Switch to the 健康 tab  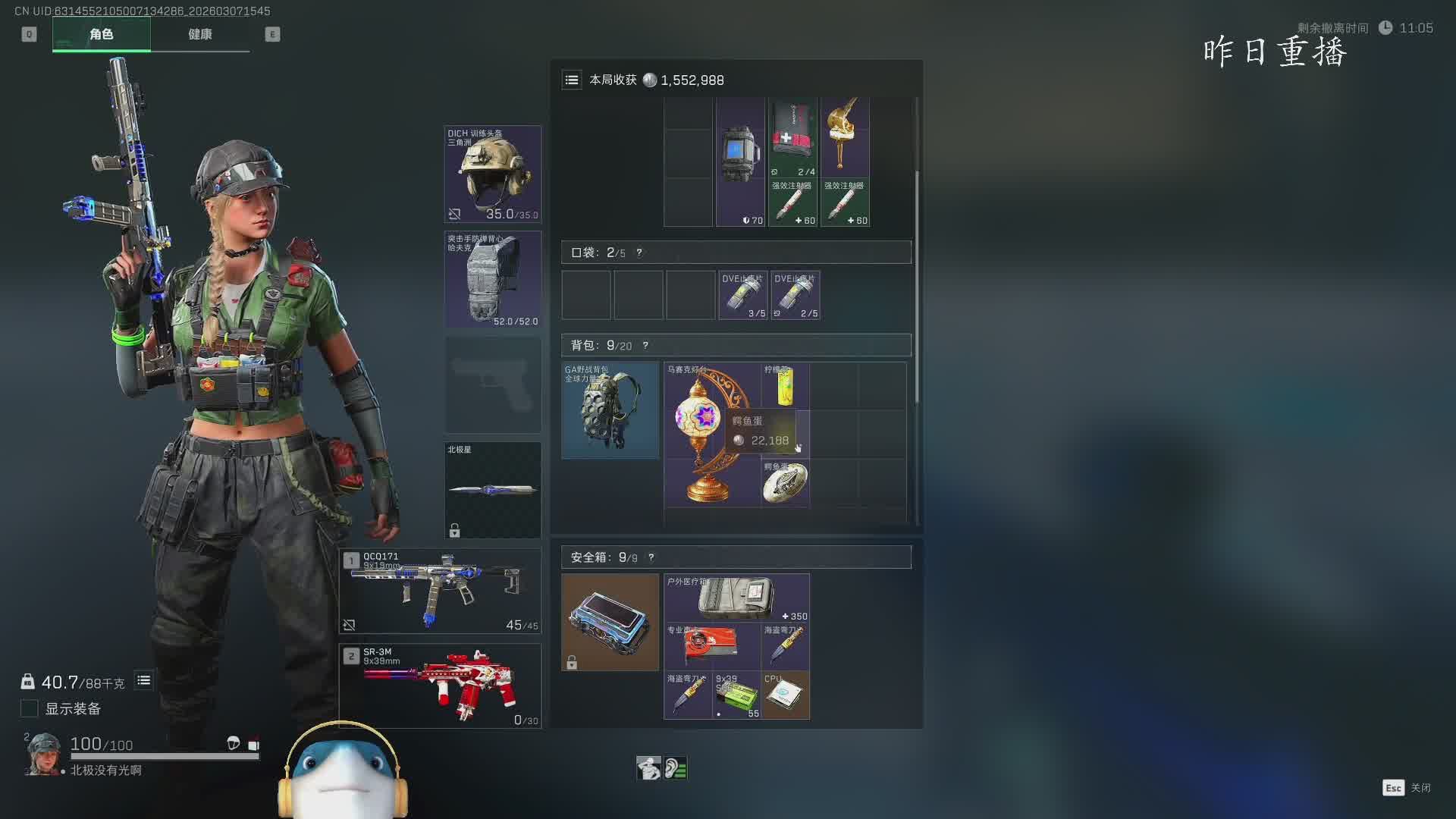pos(200,34)
